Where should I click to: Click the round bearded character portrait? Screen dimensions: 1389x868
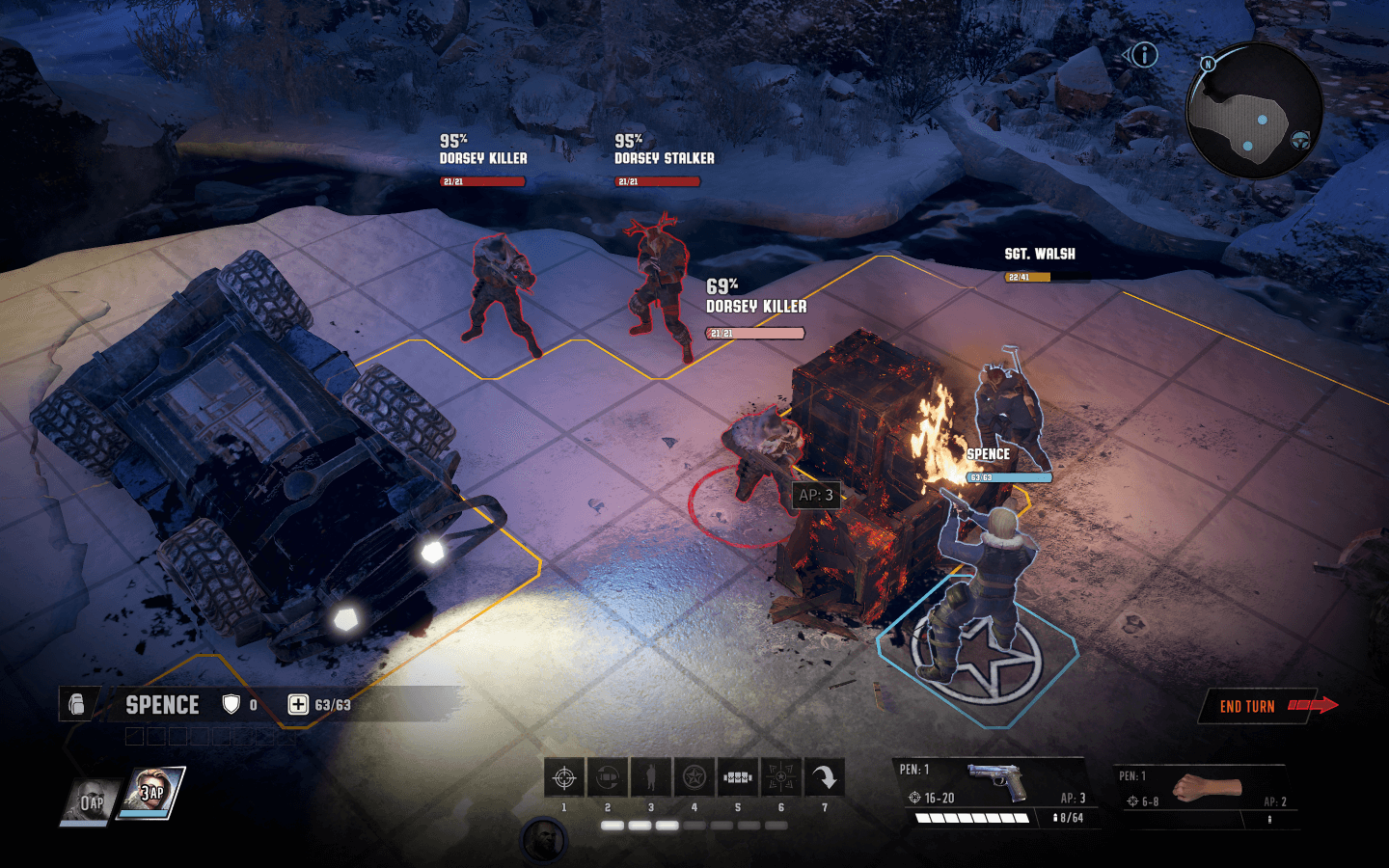pos(543,840)
